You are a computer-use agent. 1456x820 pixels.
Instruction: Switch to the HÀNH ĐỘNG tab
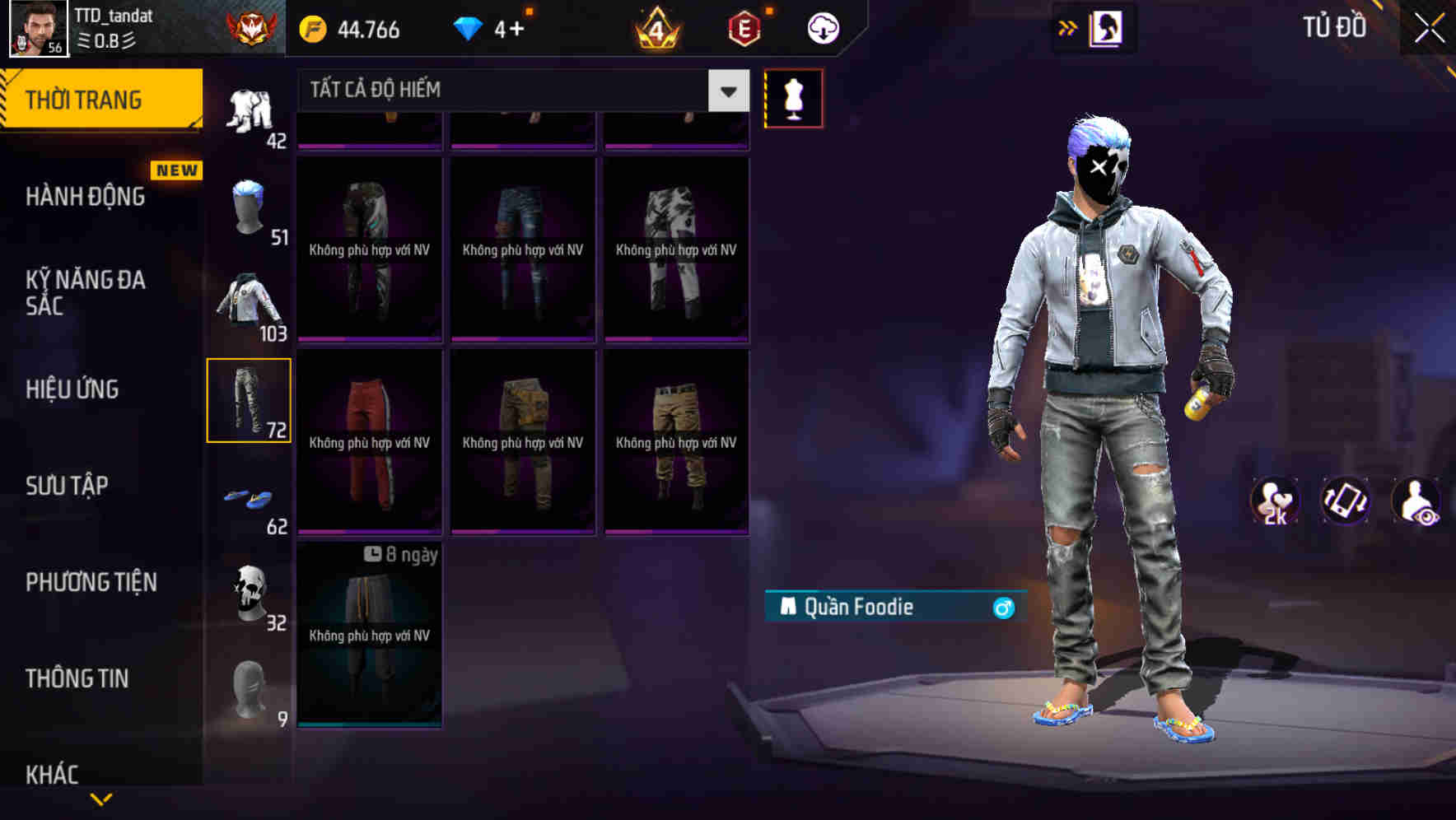point(86,197)
